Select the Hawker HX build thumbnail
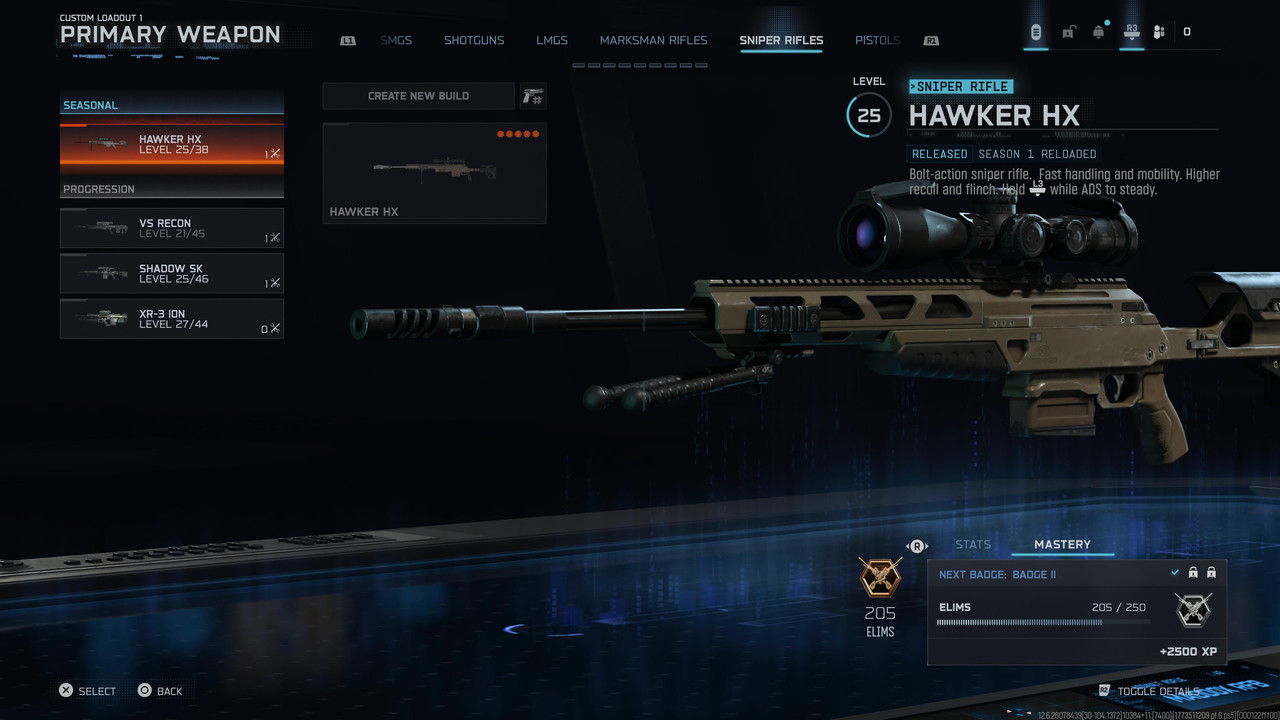The height and width of the screenshot is (720, 1280). 434,172
